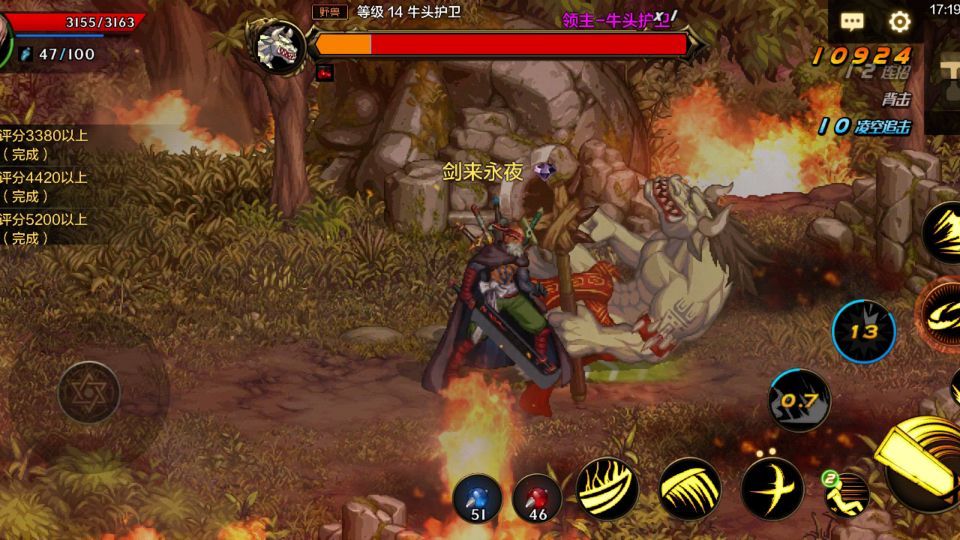Tap the virtual joystick hexagram pad

(x=89, y=391)
